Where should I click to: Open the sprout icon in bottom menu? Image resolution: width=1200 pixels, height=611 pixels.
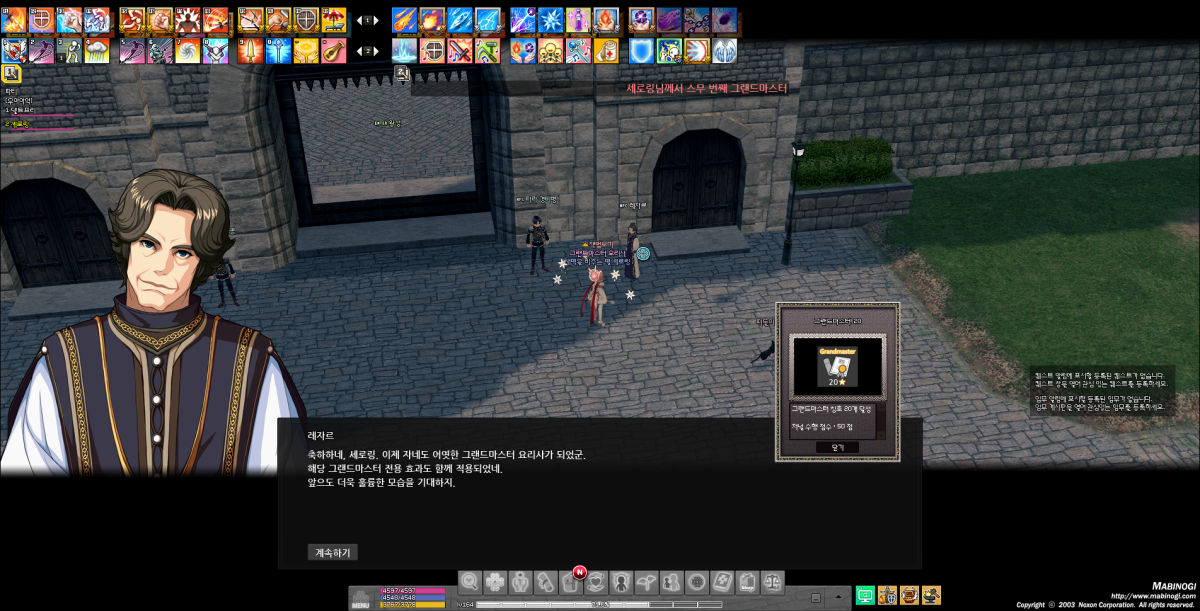click(646, 582)
